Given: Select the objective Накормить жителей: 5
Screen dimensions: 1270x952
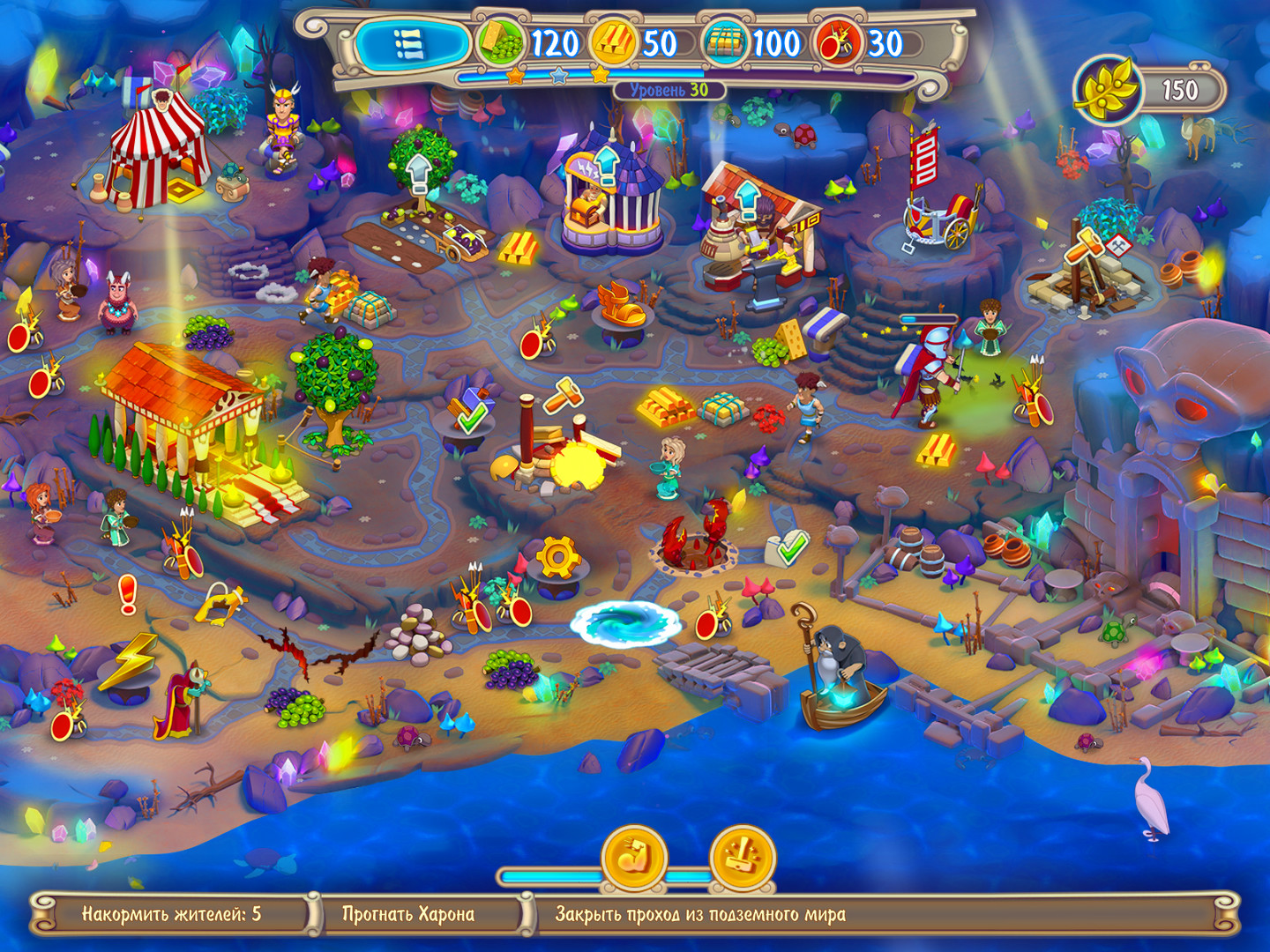Looking at the screenshot, I should point(173,915).
